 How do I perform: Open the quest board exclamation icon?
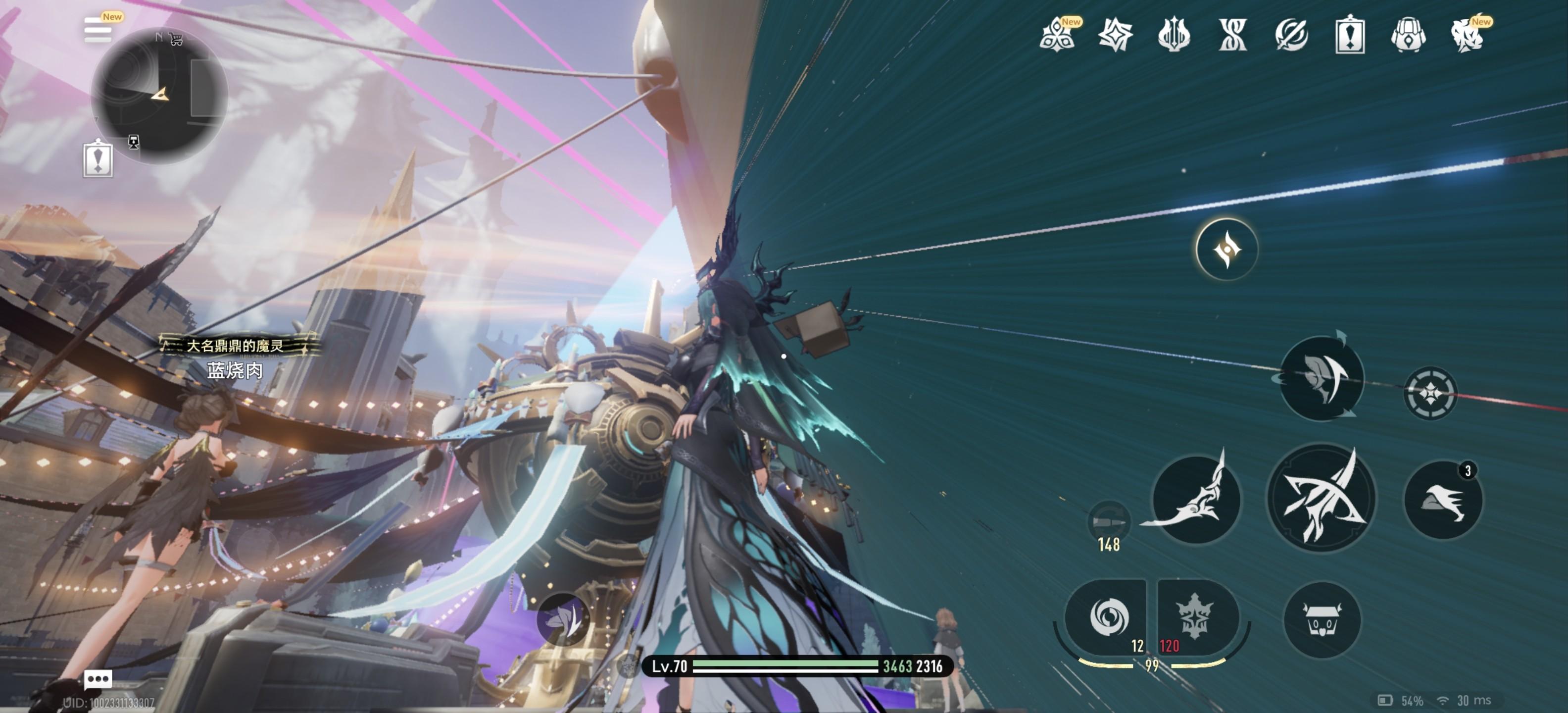coord(1349,35)
